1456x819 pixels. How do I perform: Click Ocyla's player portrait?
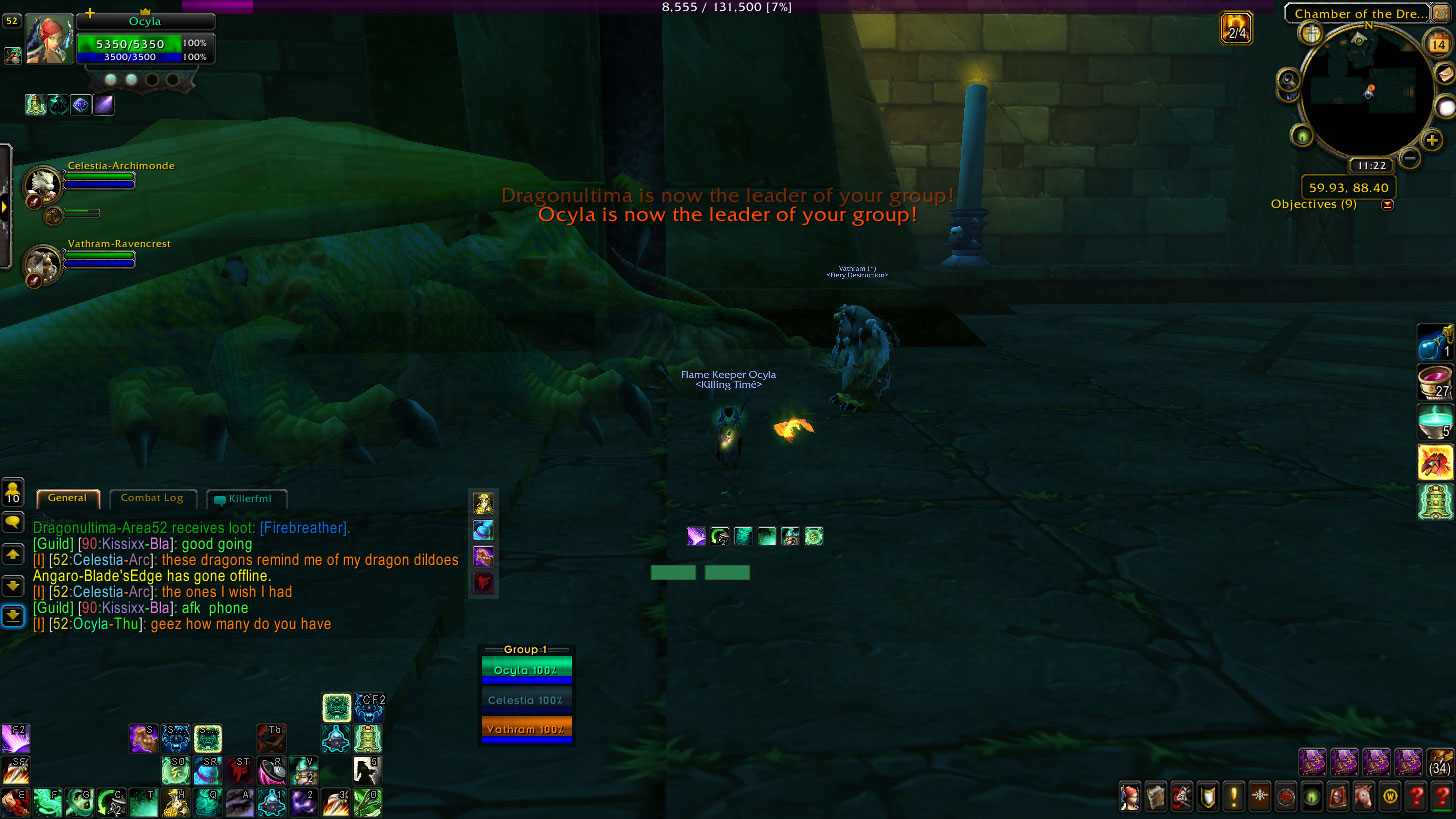[49, 40]
